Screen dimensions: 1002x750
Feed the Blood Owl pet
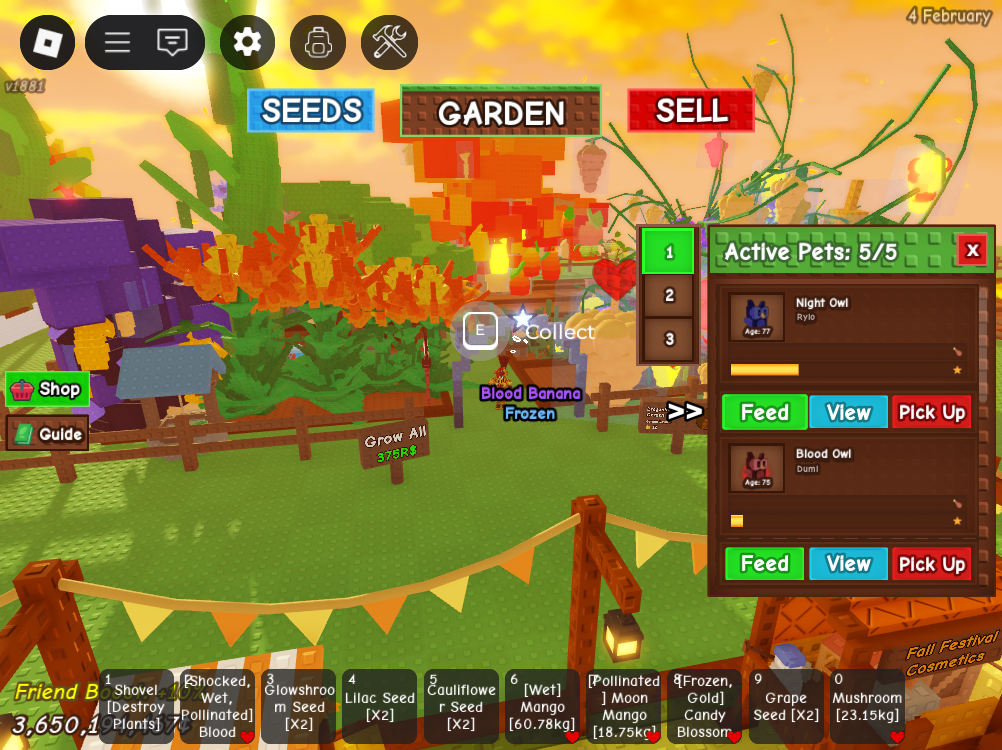click(x=764, y=564)
